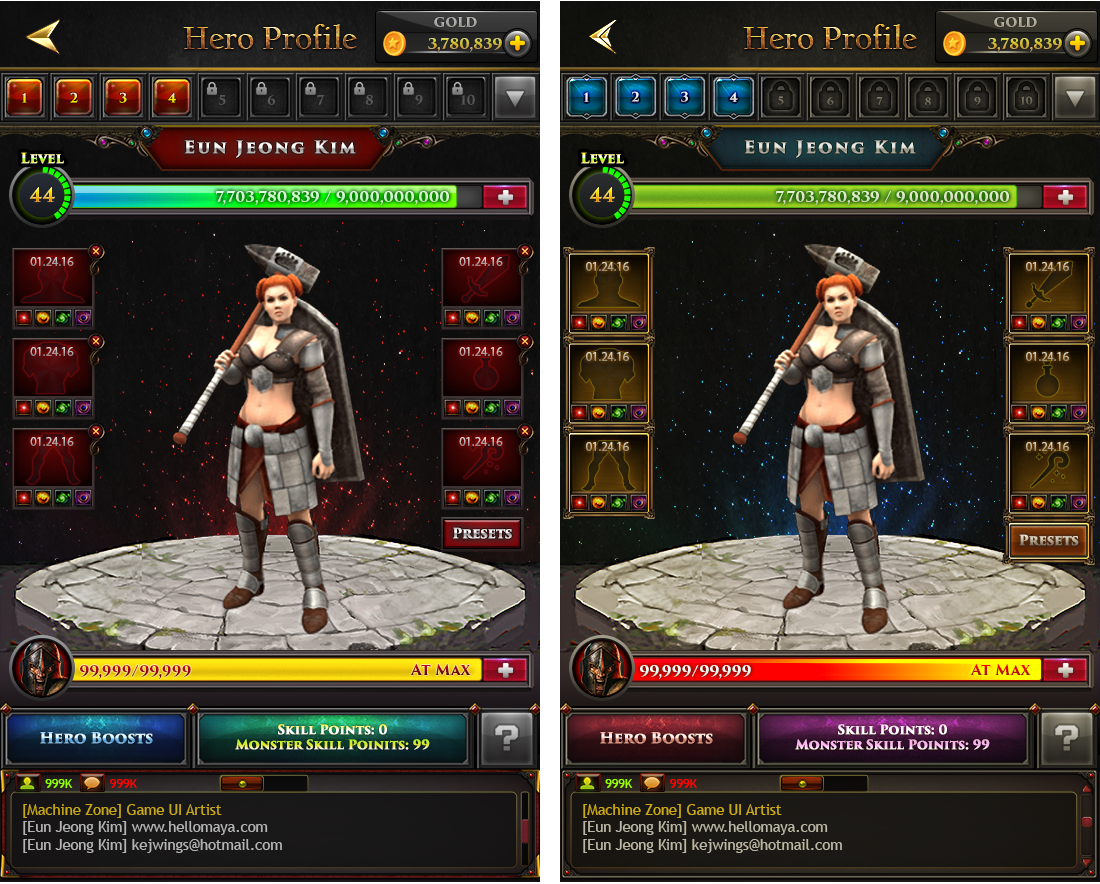Open the teal Skill Points panel
The image size is (1100, 884).
[x=332, y=738]
